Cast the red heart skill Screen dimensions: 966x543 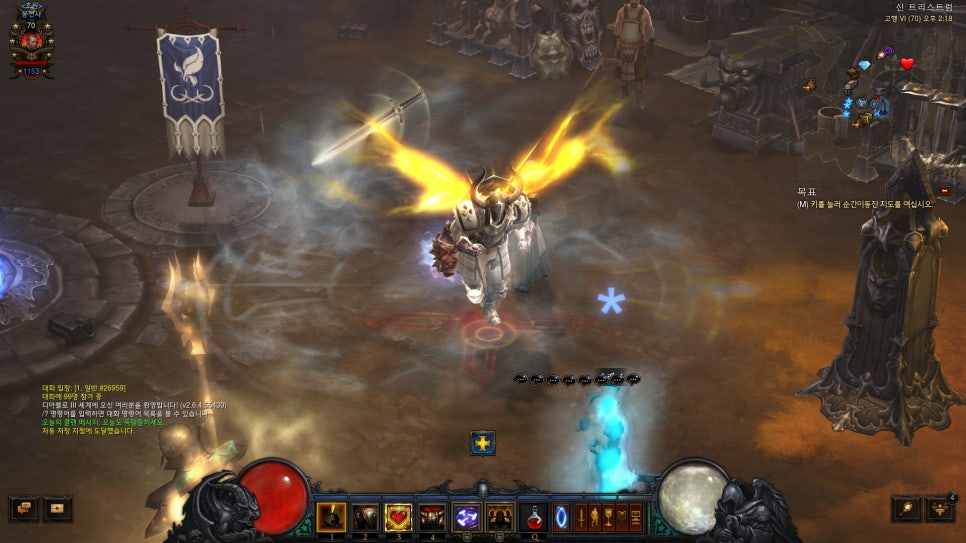point(398,517)
